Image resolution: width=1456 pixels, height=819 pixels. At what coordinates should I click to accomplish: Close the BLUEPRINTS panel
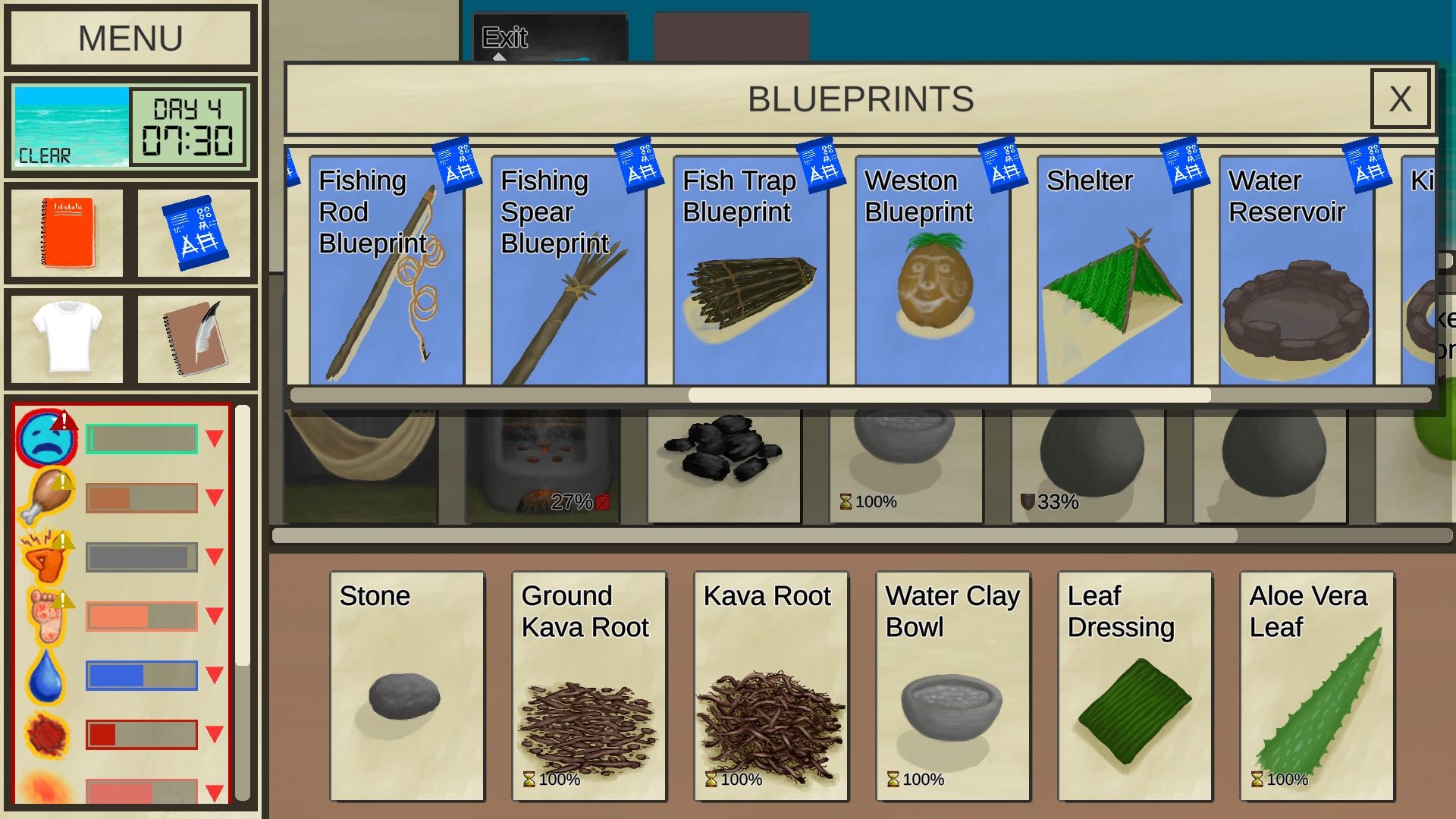click(1400, 99)
